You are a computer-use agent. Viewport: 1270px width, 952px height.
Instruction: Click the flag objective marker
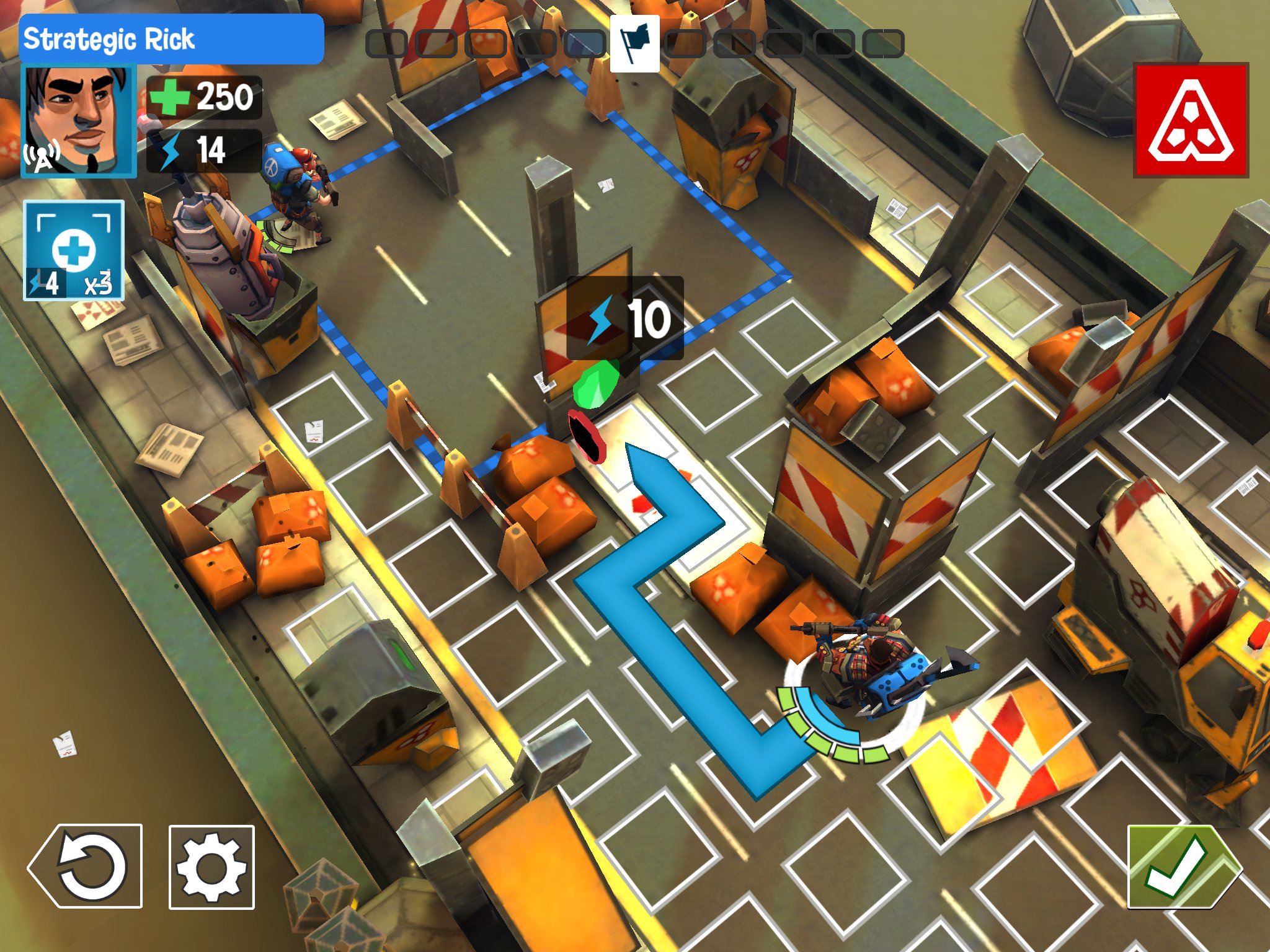[634, 43]
